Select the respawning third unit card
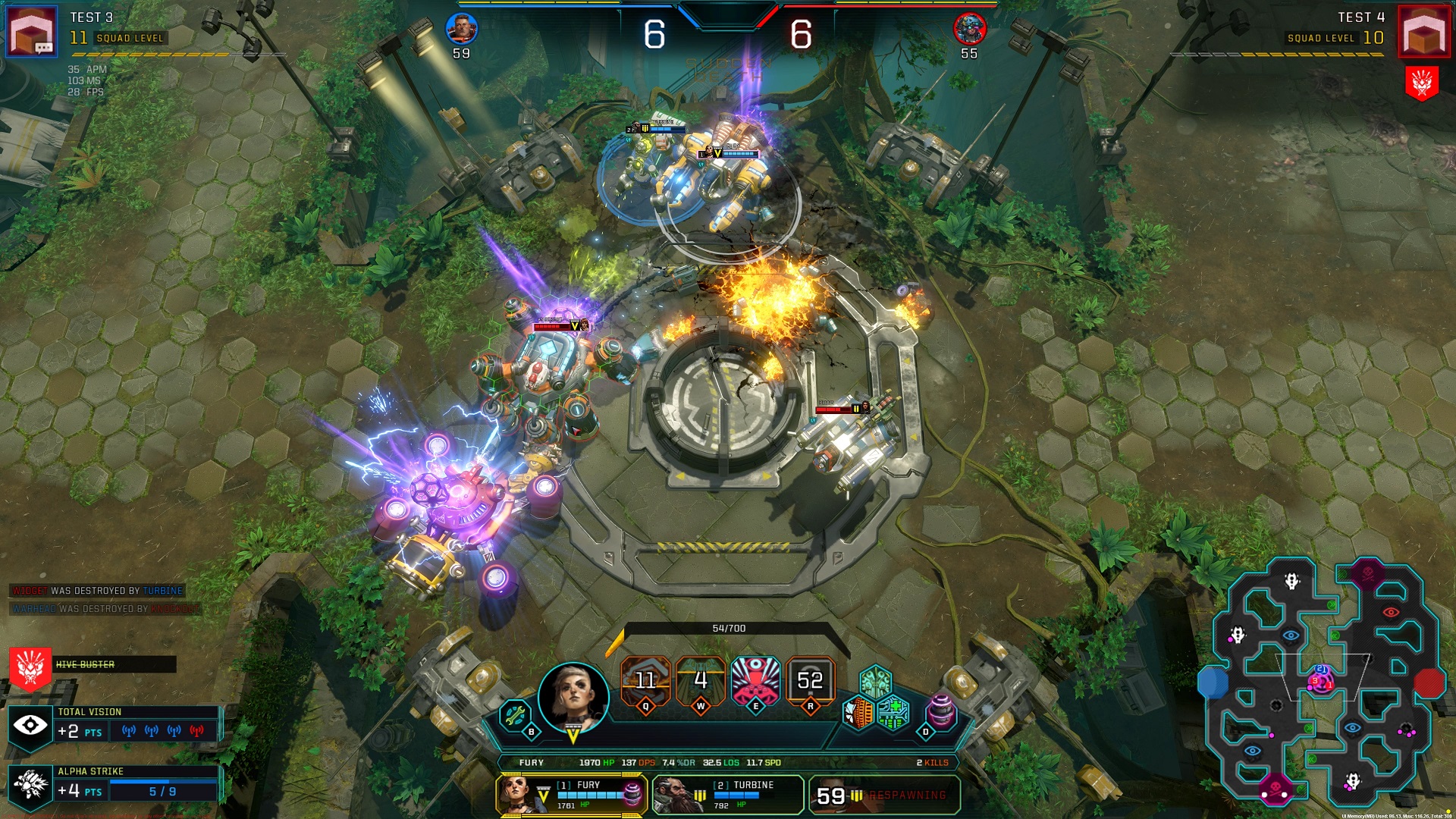 tap(883, 795)
